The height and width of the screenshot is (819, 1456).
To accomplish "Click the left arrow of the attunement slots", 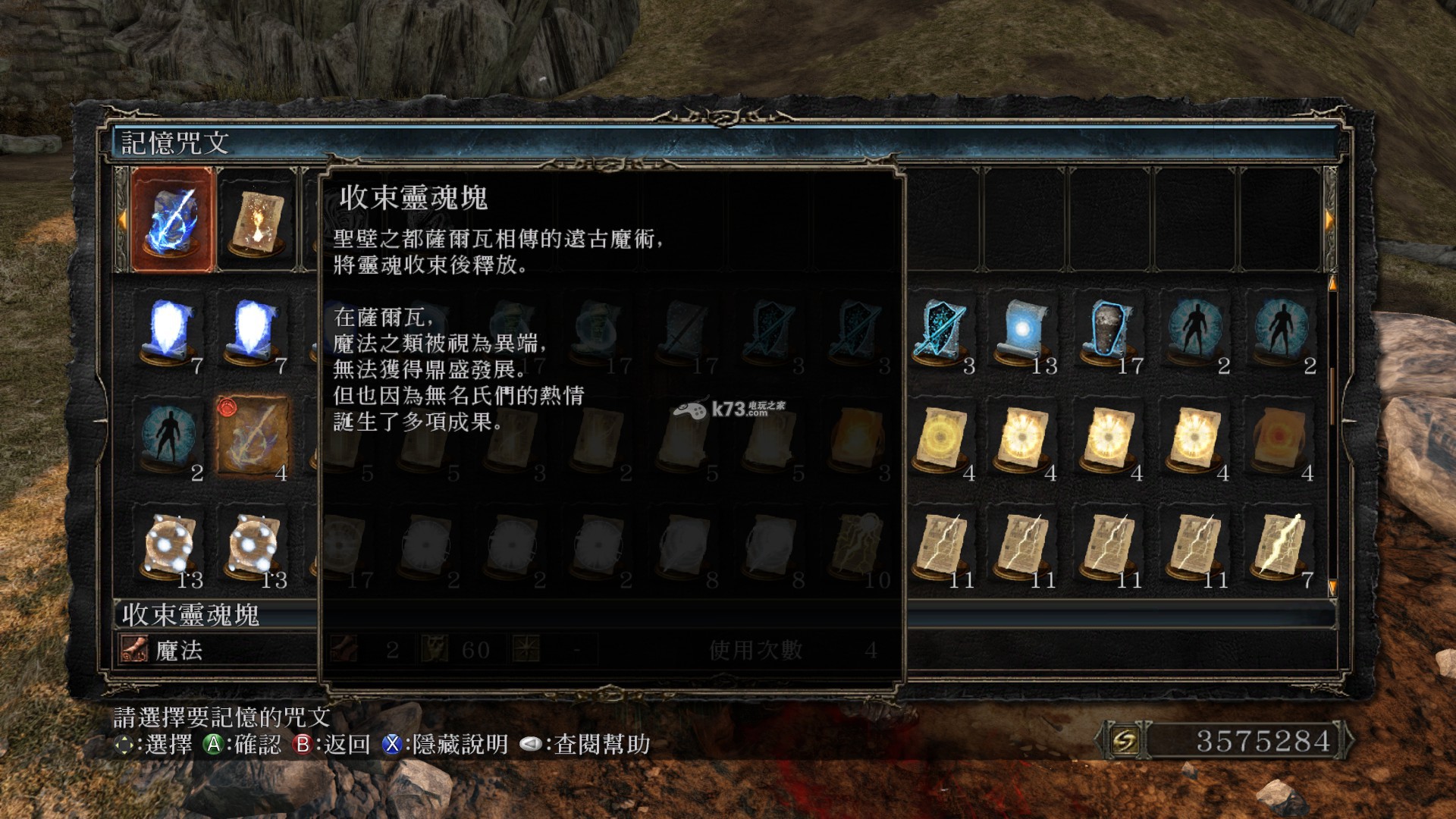I will [x=121, y=220].
